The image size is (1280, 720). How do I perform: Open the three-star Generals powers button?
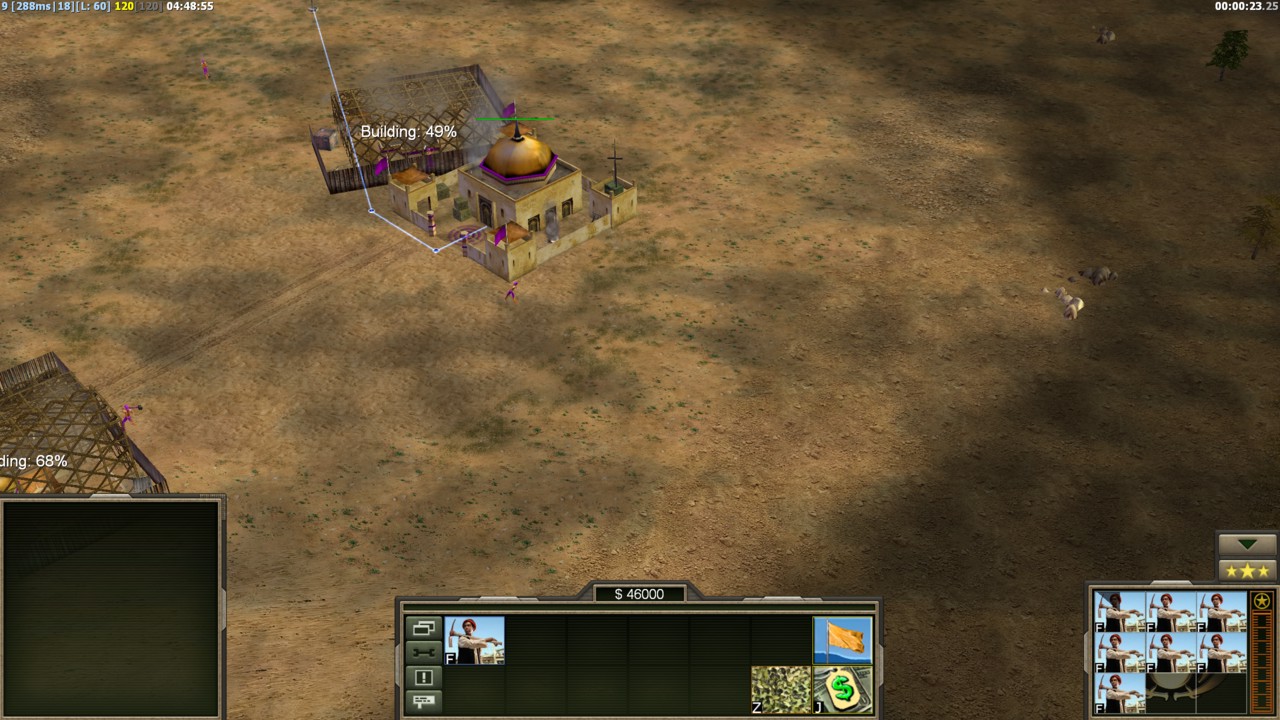[1247, 571]
